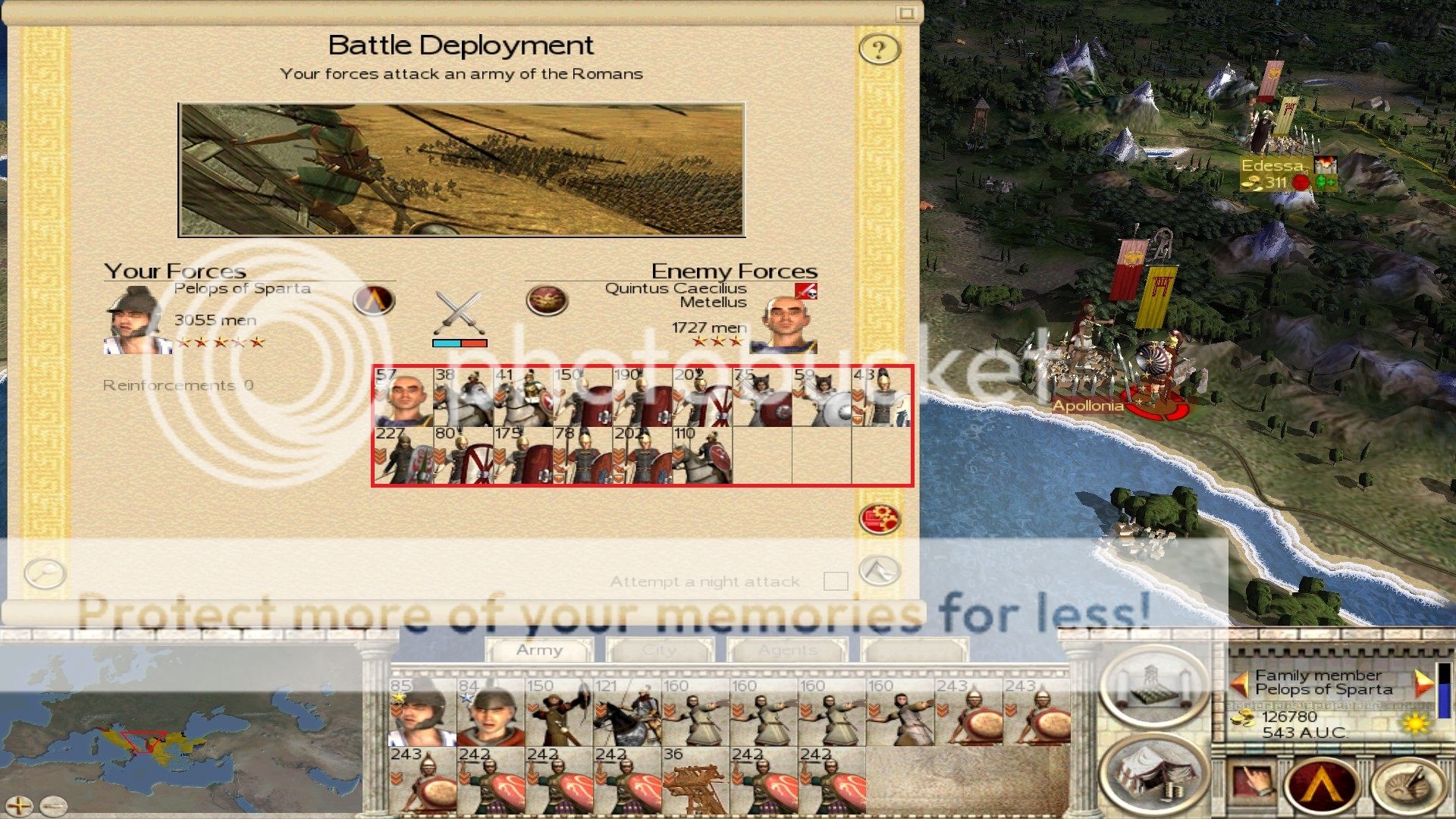The image size is (1456, 819).
Task: Click the magnifying glass on the scroll
Action: point(45,573)
